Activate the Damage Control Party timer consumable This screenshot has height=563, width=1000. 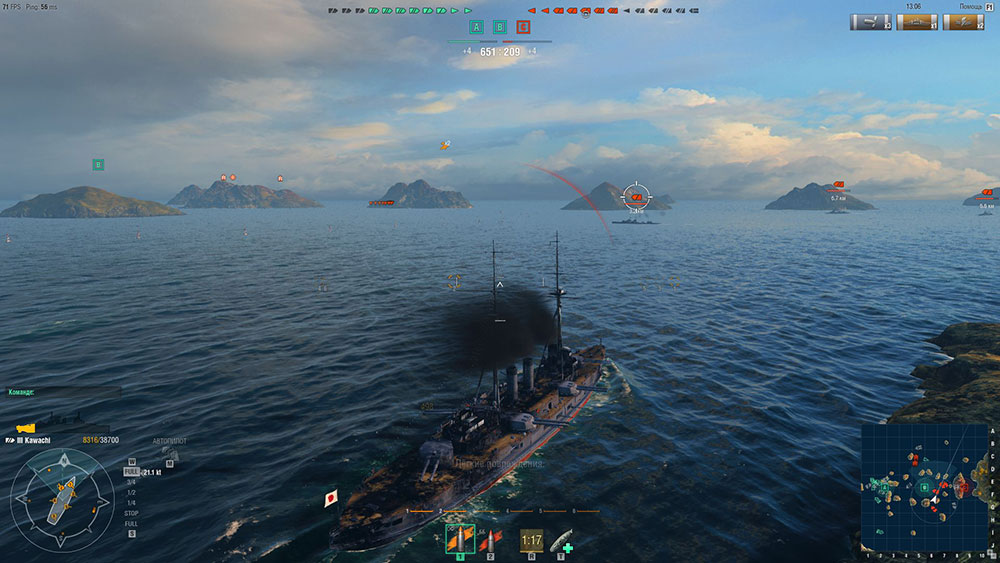tap(531, 541)
